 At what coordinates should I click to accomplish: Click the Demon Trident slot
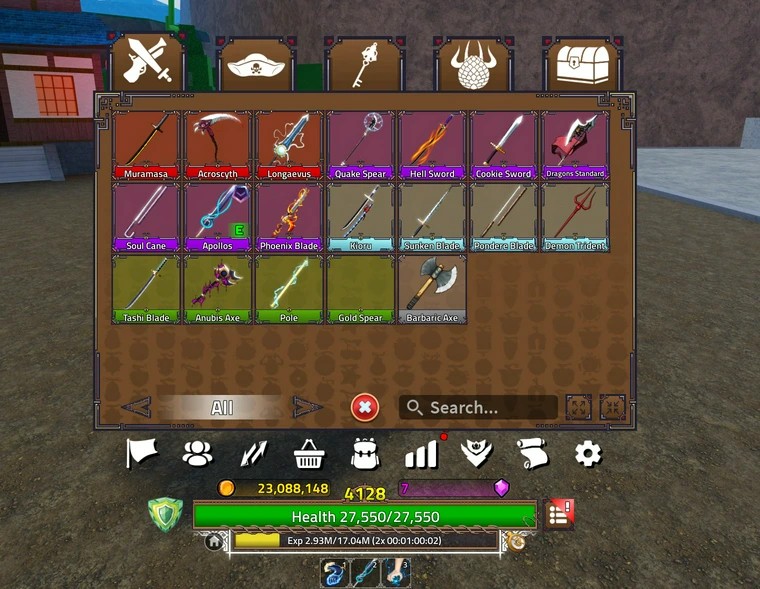(575, 216)
